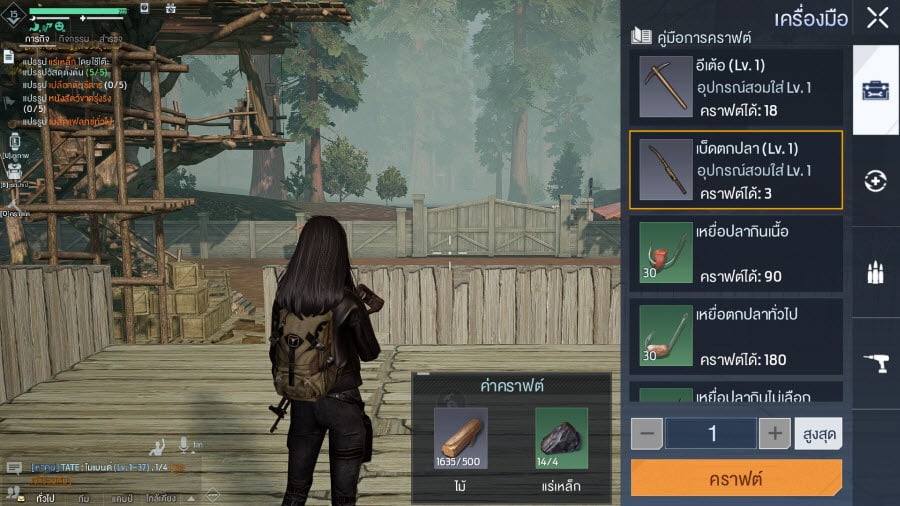This screenshot has width=900, height=506.
Task: Select the wood (ไม้) material slot
Action: (x=461, y=439)
